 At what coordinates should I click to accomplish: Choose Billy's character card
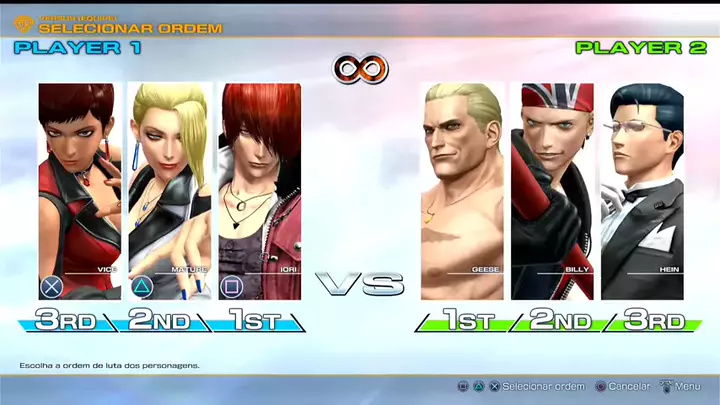coord(552,190)
